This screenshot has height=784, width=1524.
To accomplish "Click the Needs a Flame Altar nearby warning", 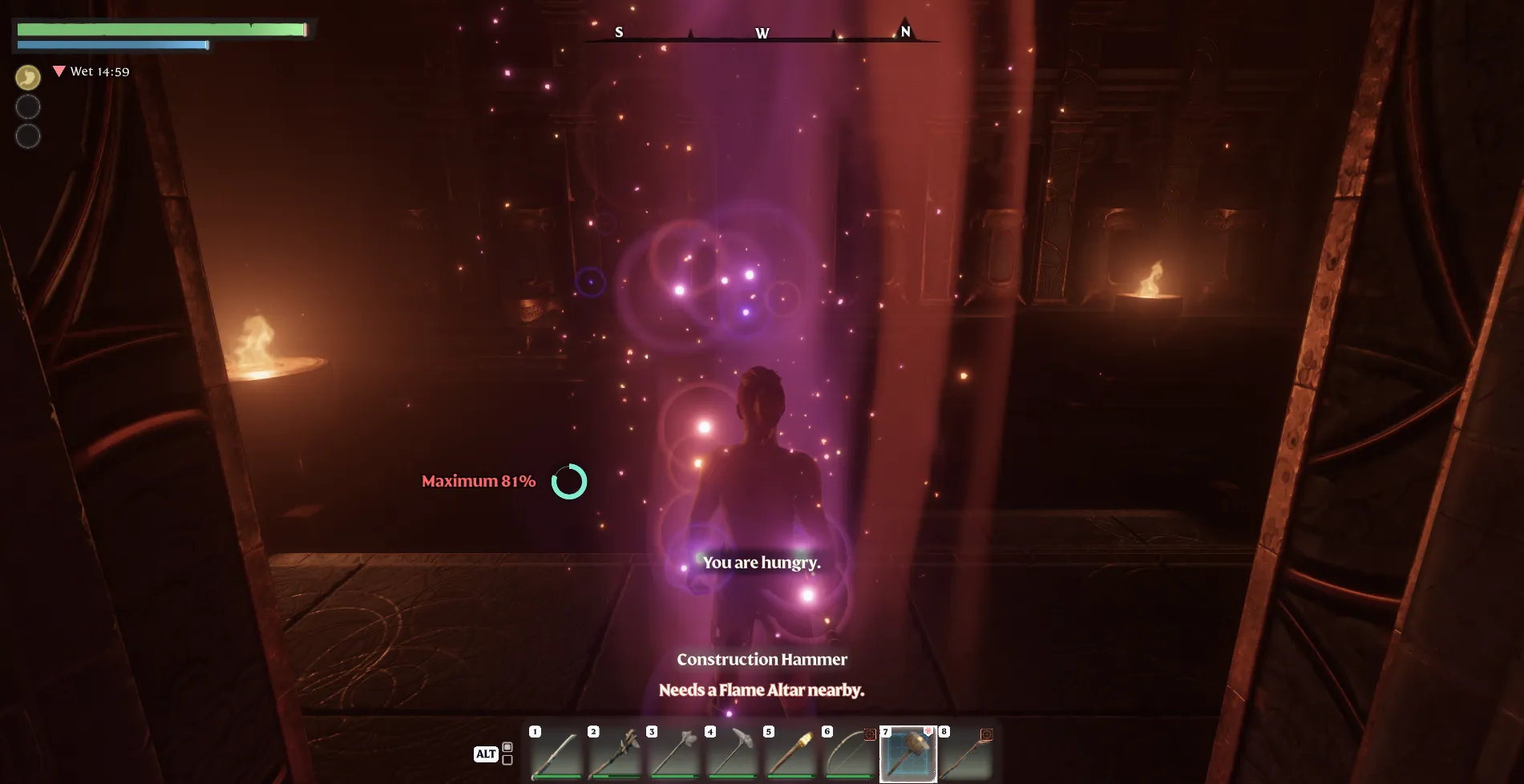I will coord(761,689).
